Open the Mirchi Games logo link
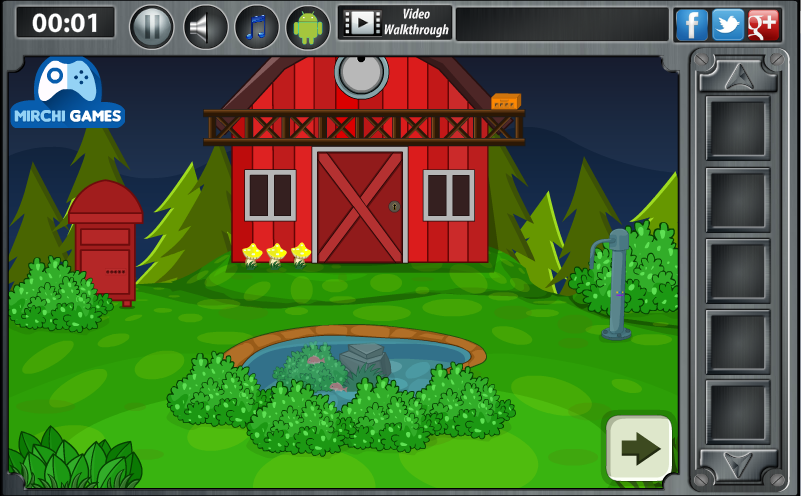801x496 pixels. [x=68, y=94]
